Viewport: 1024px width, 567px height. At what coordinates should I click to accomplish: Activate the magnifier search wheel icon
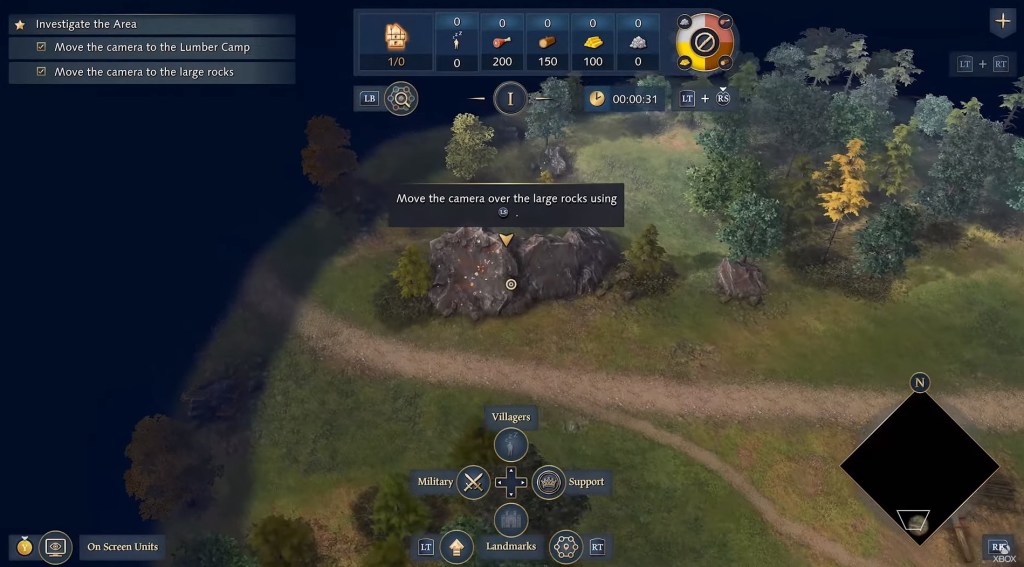pos(401,98)
